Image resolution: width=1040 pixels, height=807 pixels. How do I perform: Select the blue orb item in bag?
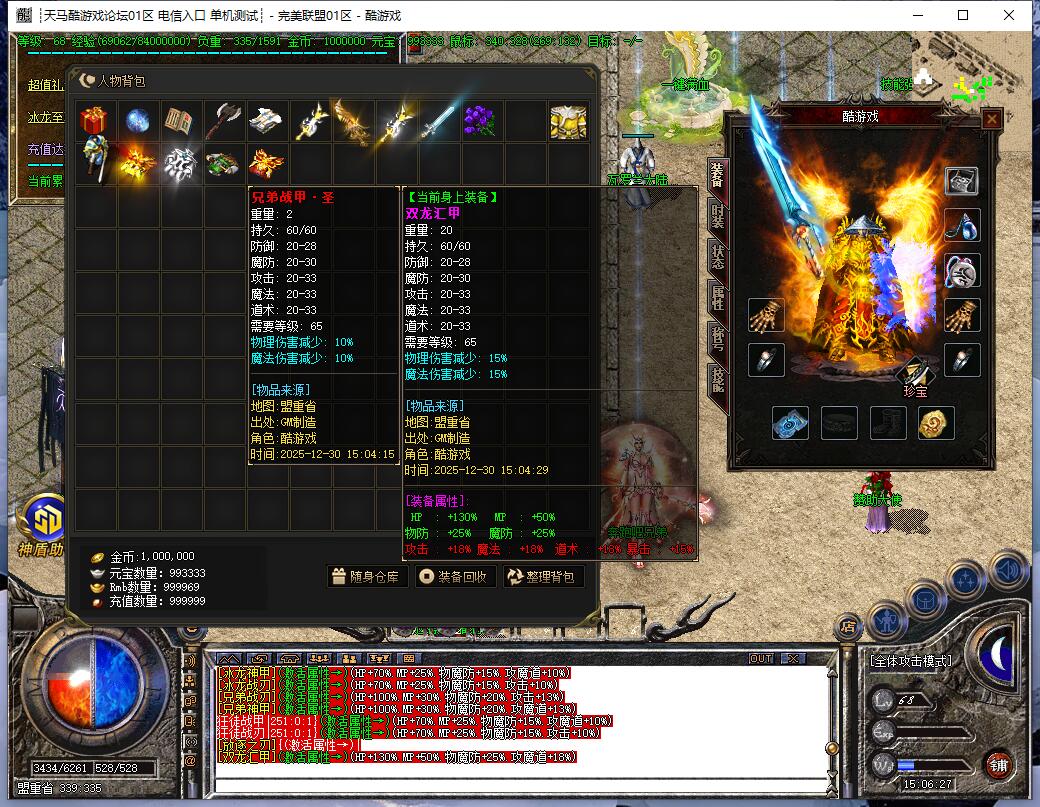[138, 121]
